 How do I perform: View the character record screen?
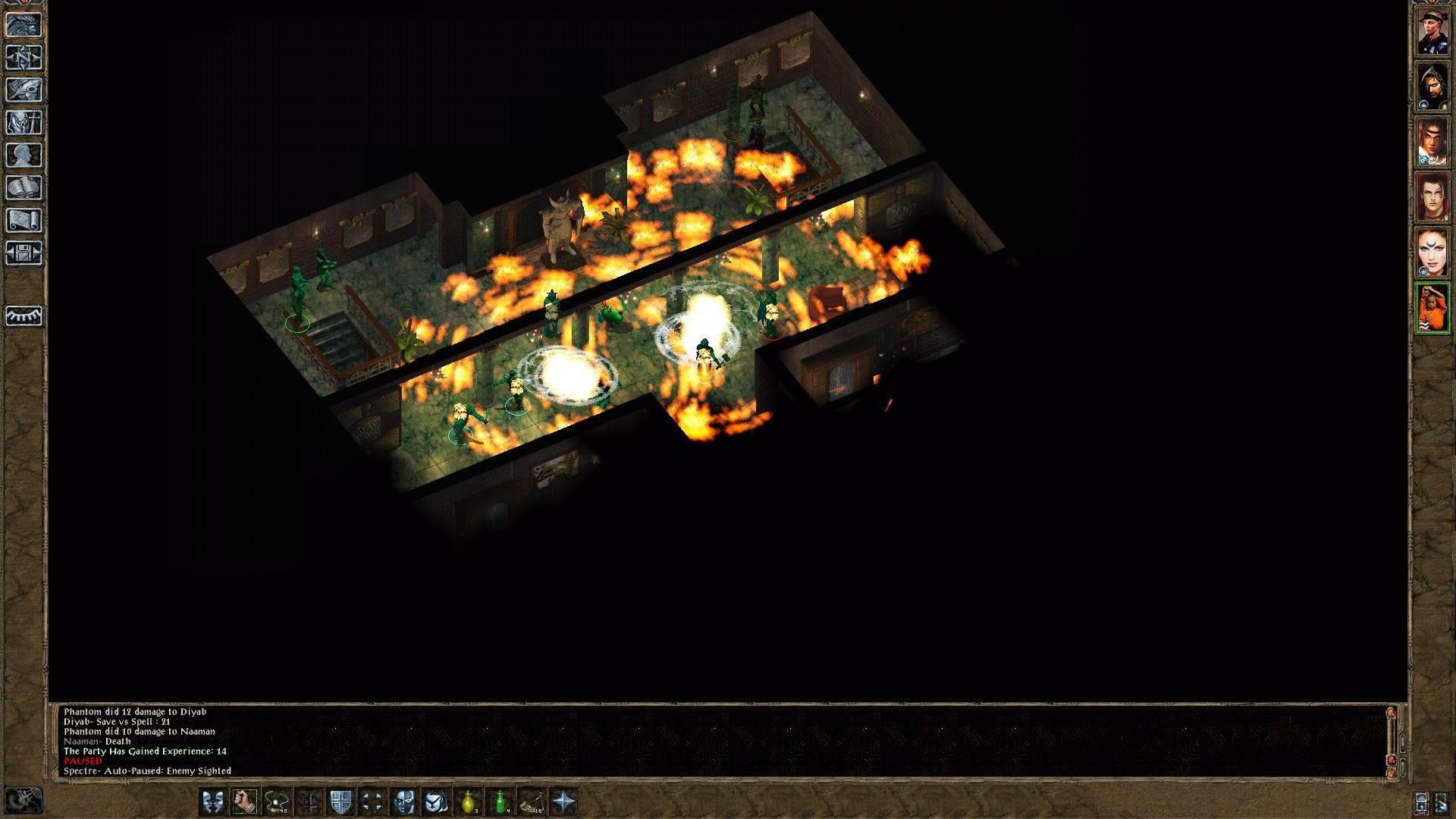coord(24,155)
